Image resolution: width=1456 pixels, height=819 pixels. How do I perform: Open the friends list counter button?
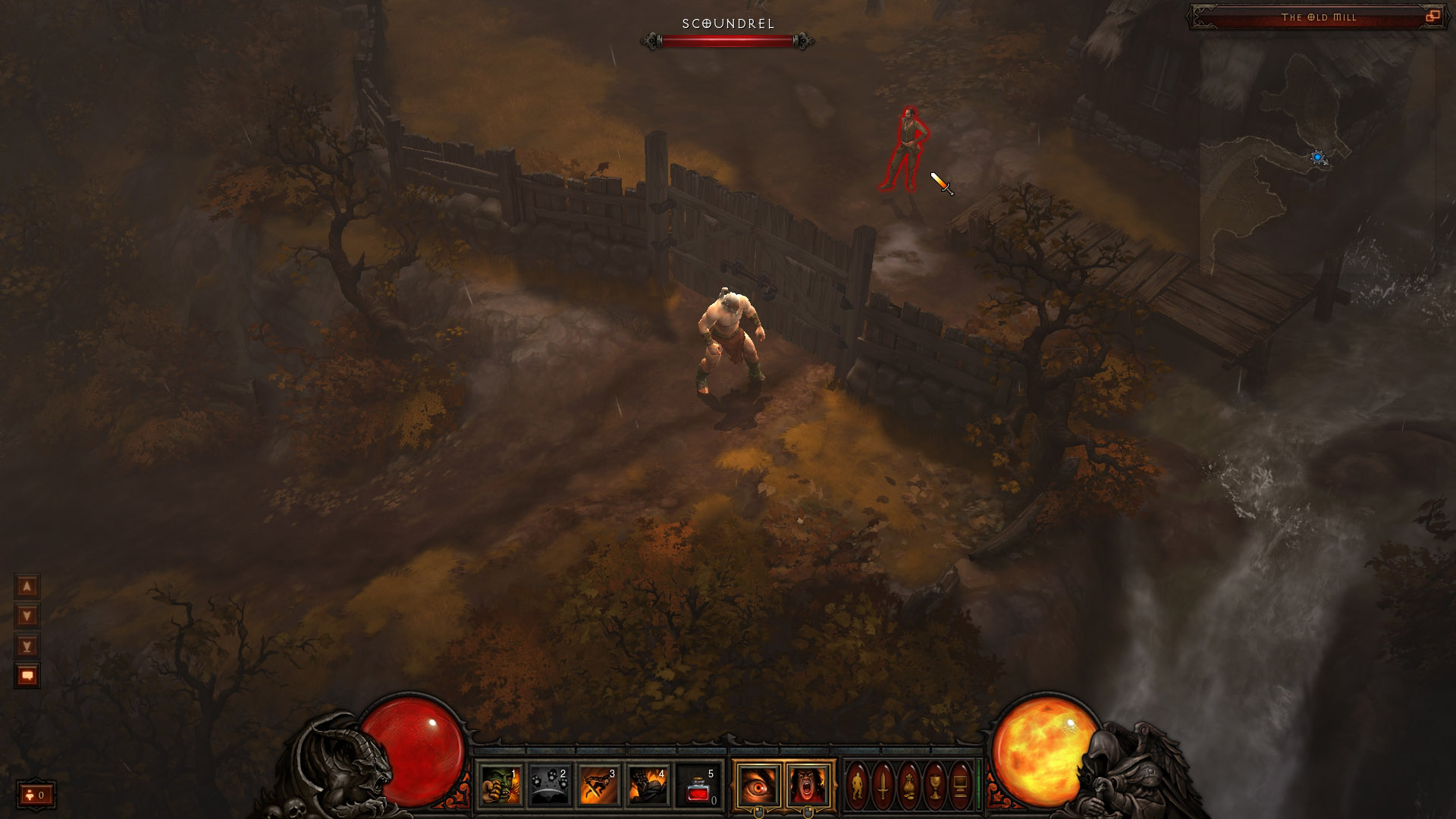pos(36,795)
